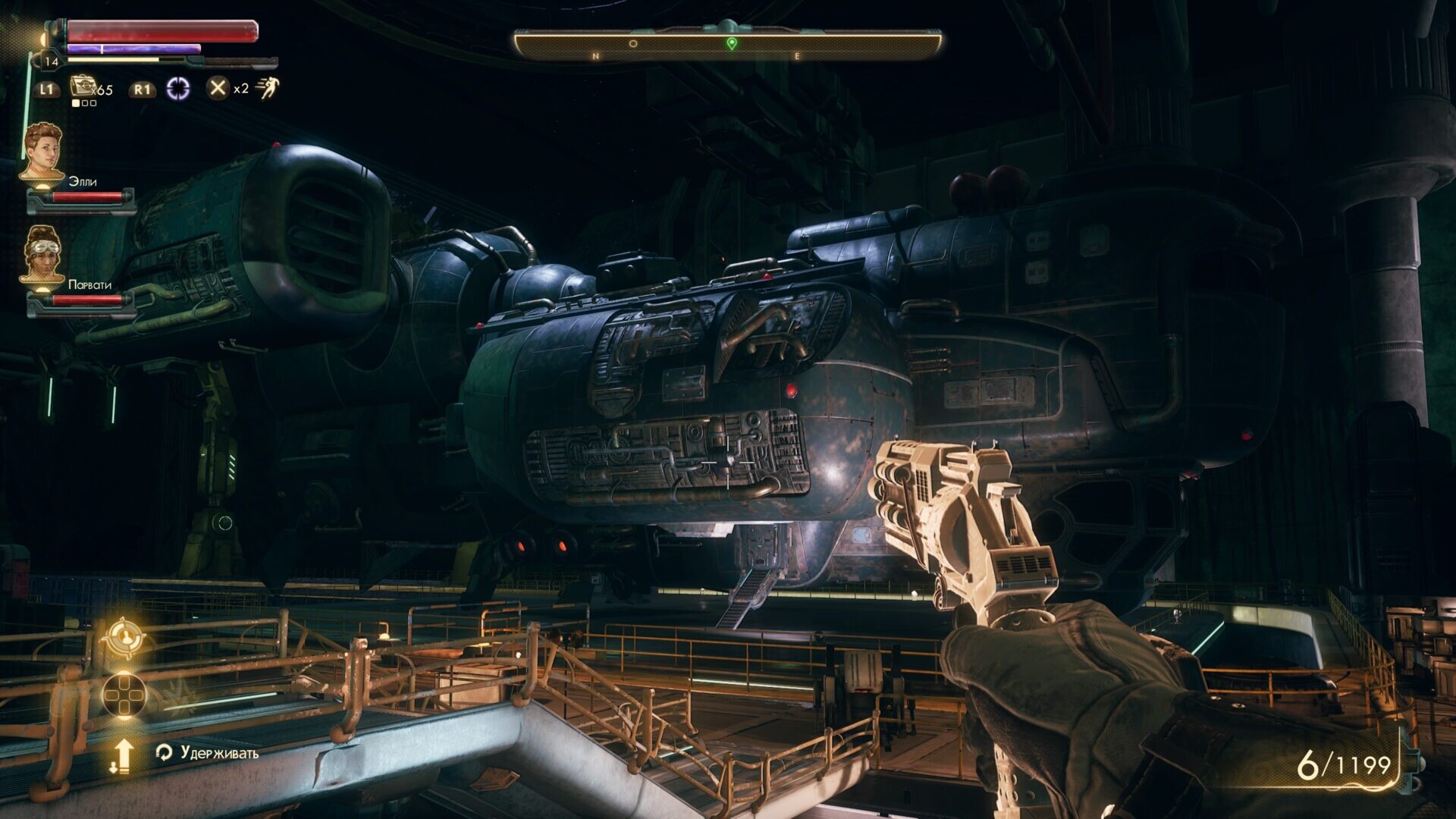Activate the Tactical Time Dilation icon
Screen dimensions: 1456x819
click(178, 88)
